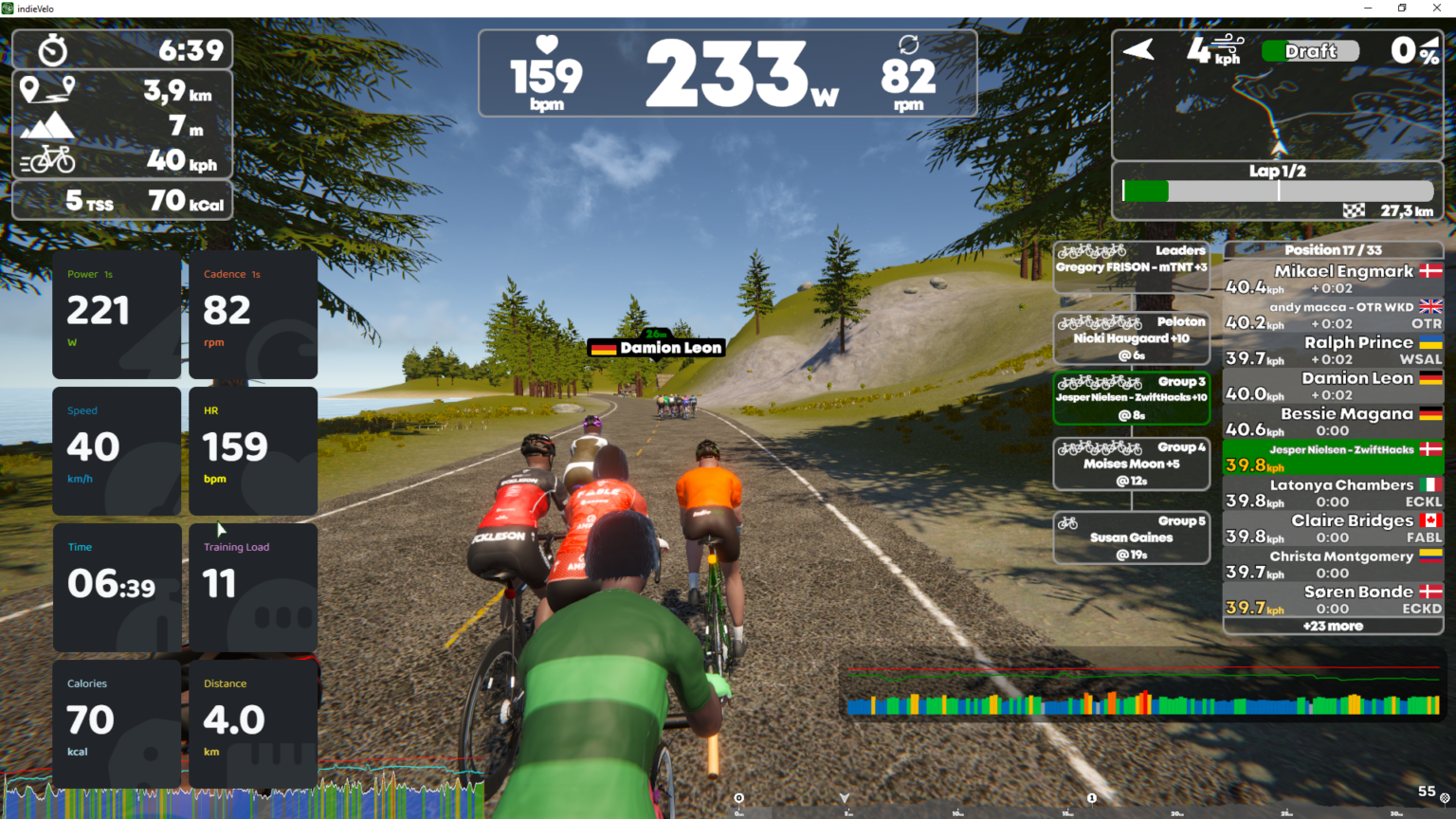
Task: Toggle the Training Load tile
Action: click(252, 588)
